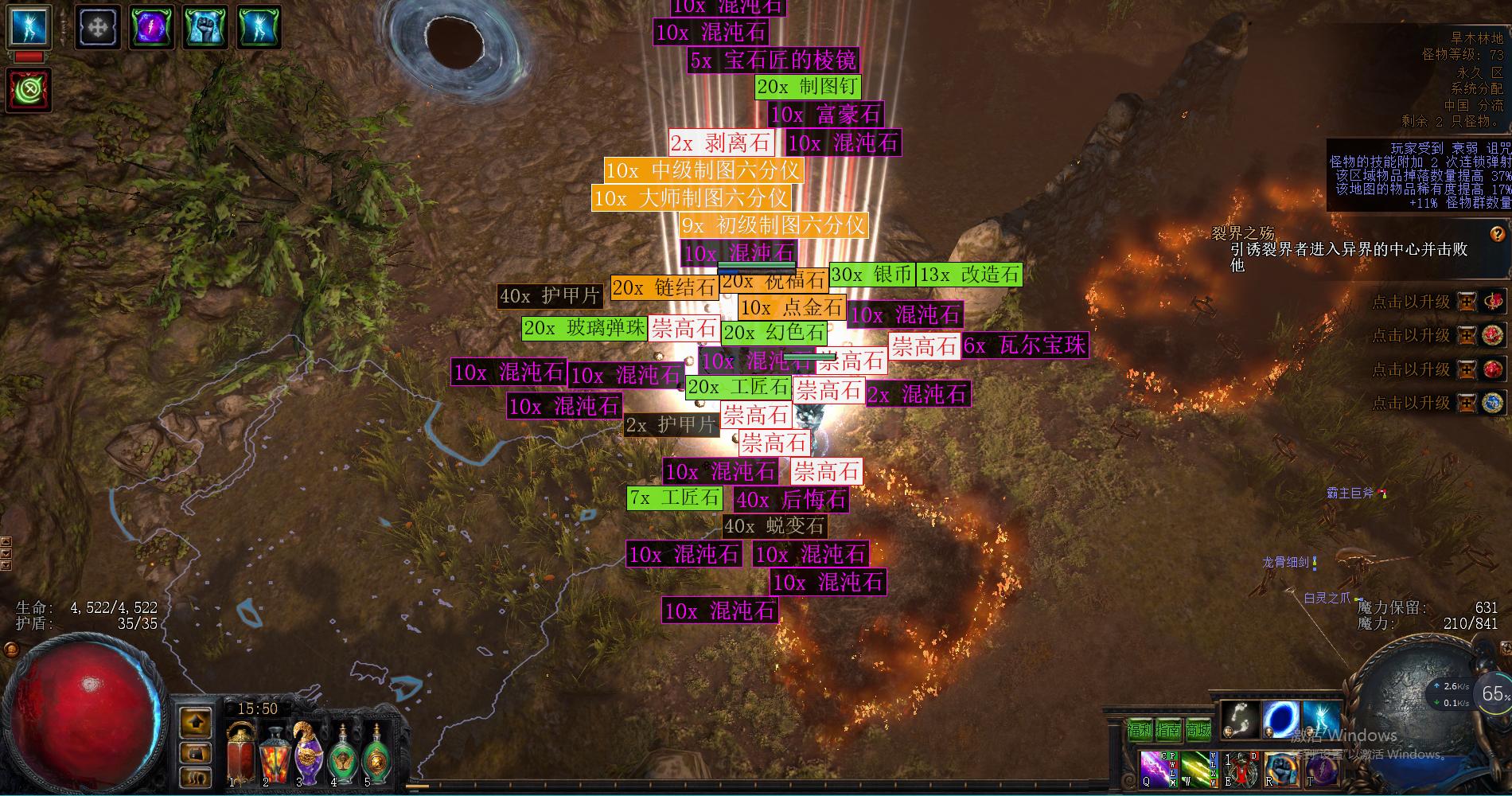Viewport: 1512px width, 796px height.
Task: Use the red life flask in slot 1
Action: coord(240,752)
